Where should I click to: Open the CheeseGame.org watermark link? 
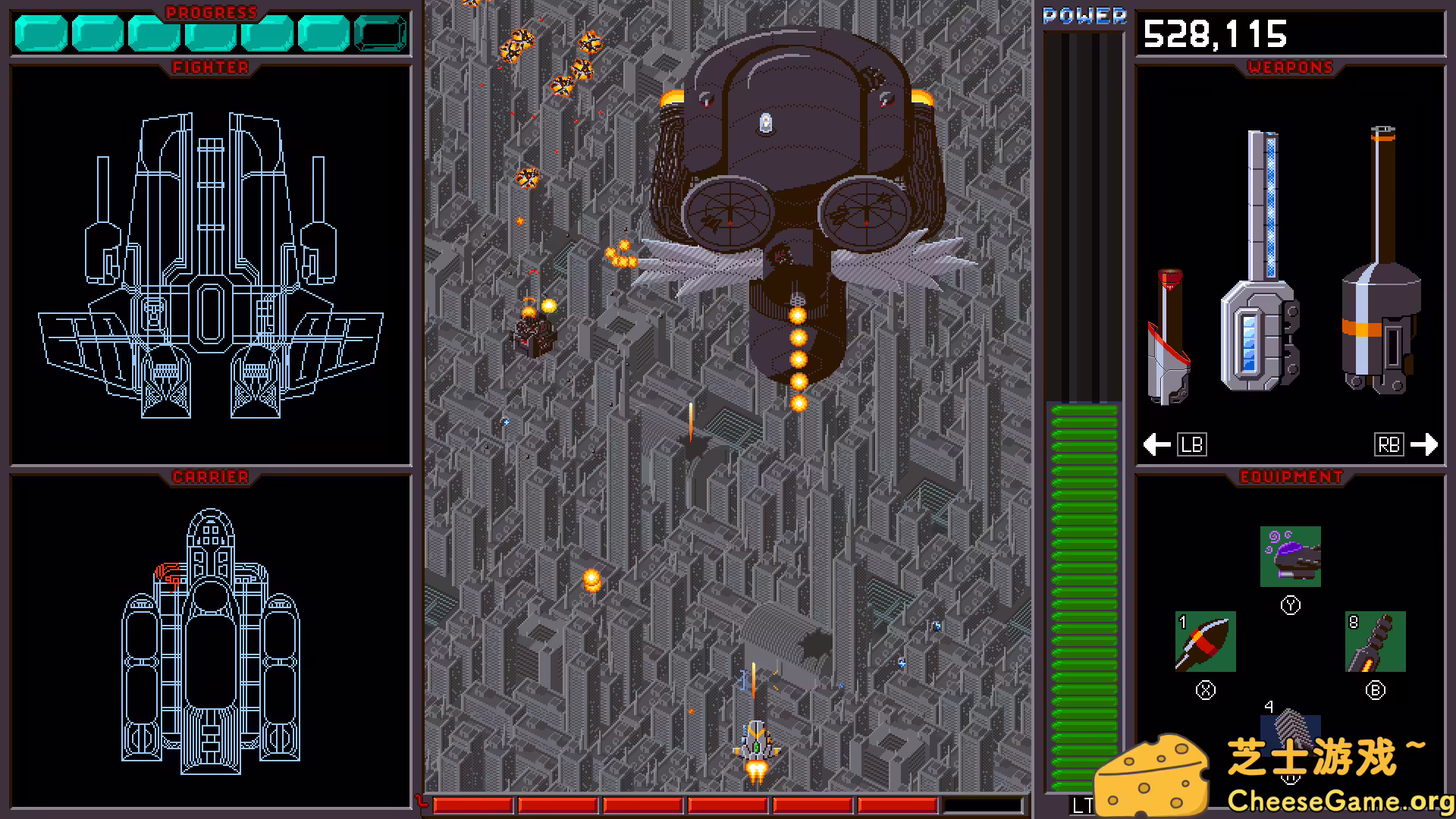pyautogui.click(x=1339, y=801)
